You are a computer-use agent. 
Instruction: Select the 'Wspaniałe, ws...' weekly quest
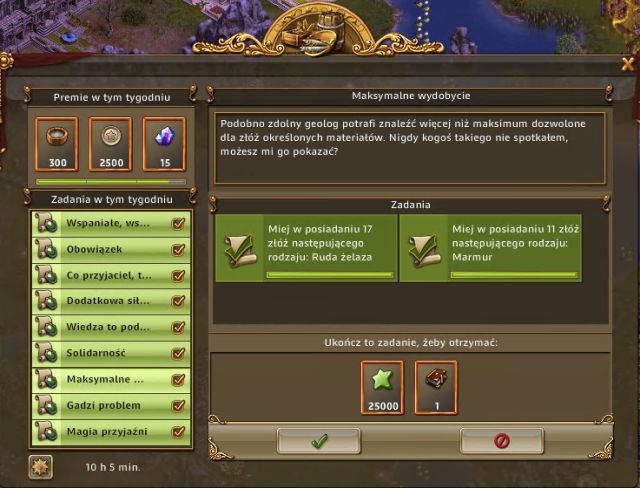click(110, 223)
